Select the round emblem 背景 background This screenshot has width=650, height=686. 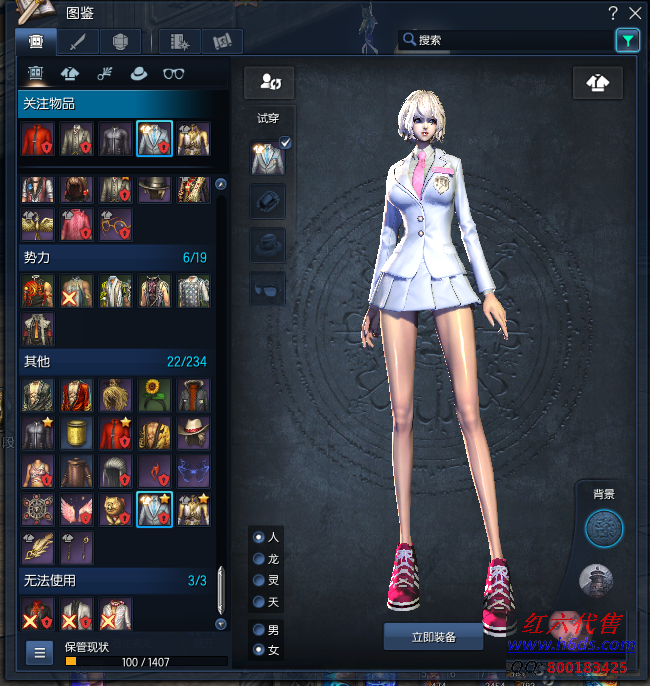pos(603,529)
